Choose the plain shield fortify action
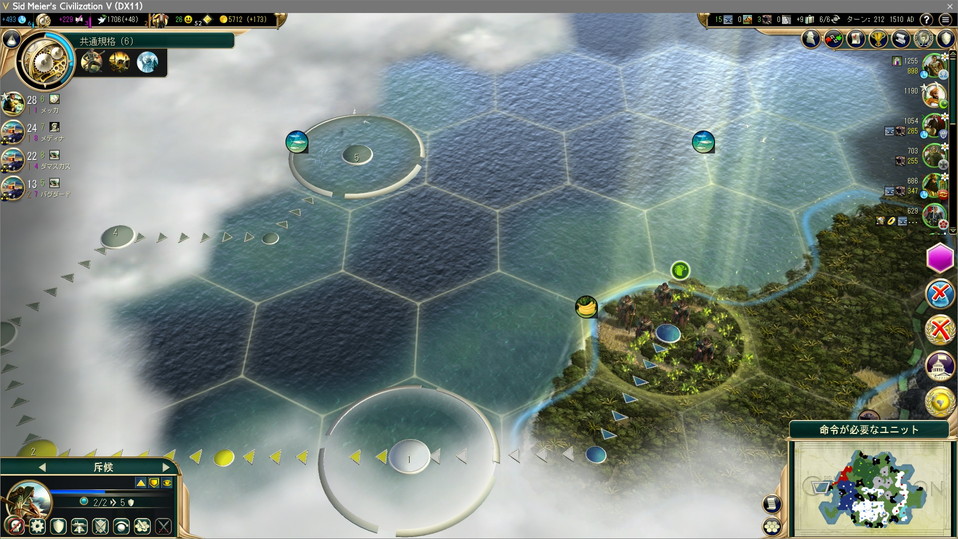Screen dimensions: 958x539 click(59, 526)
